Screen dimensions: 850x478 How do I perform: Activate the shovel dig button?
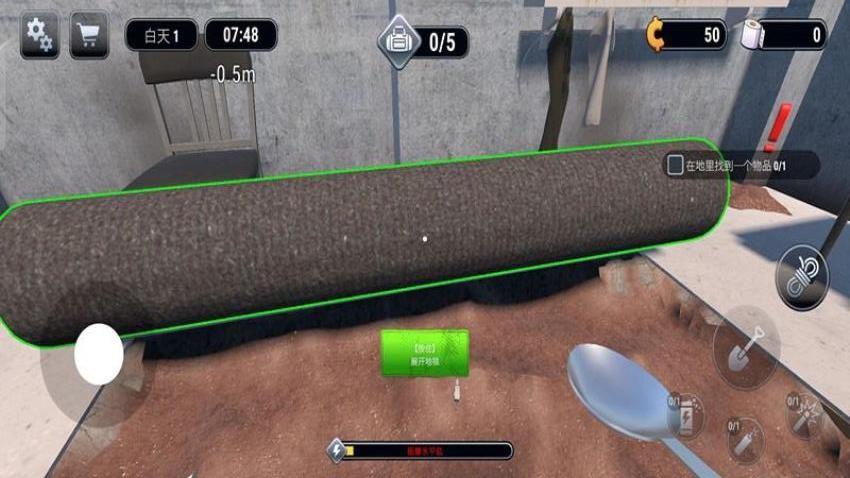pyautogui.click(x=745, y=346)
